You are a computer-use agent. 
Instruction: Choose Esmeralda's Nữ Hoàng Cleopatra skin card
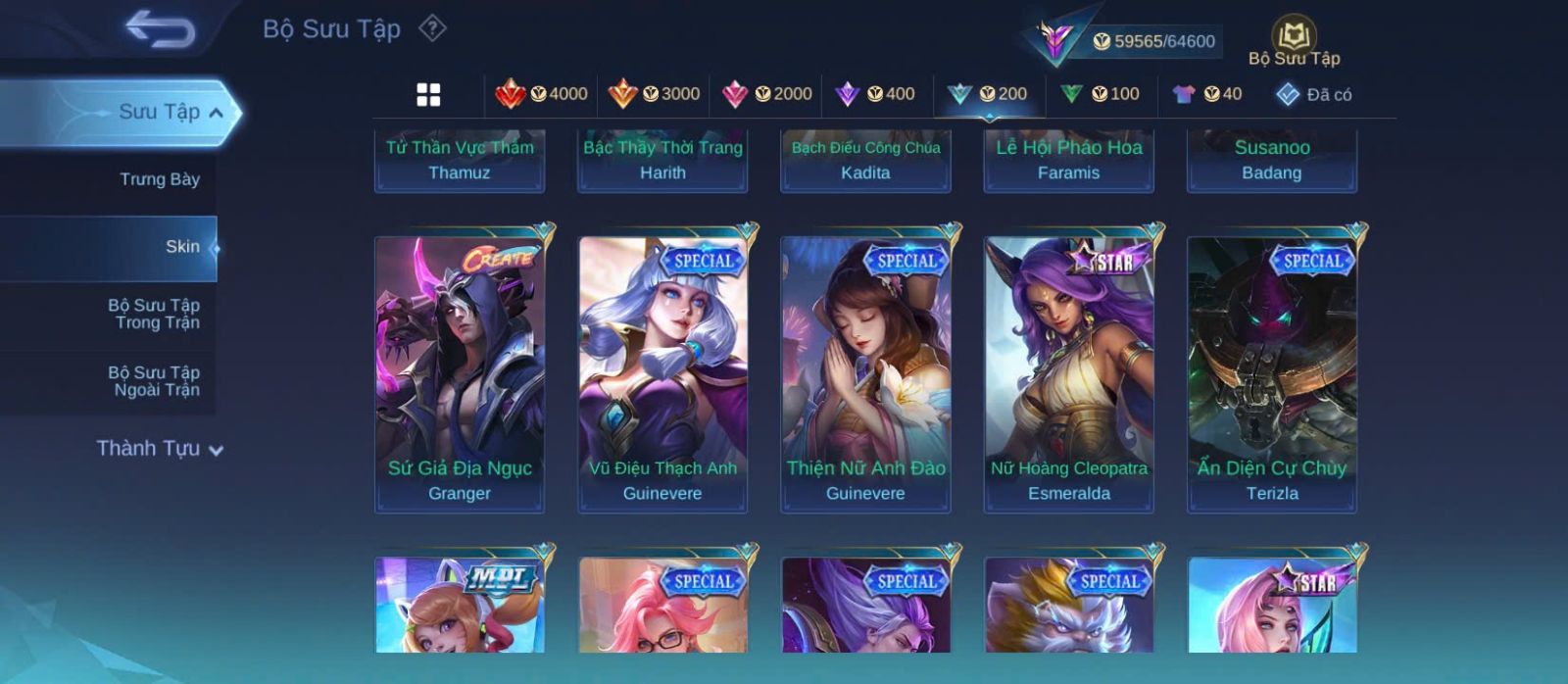[x=1069, y=372]
